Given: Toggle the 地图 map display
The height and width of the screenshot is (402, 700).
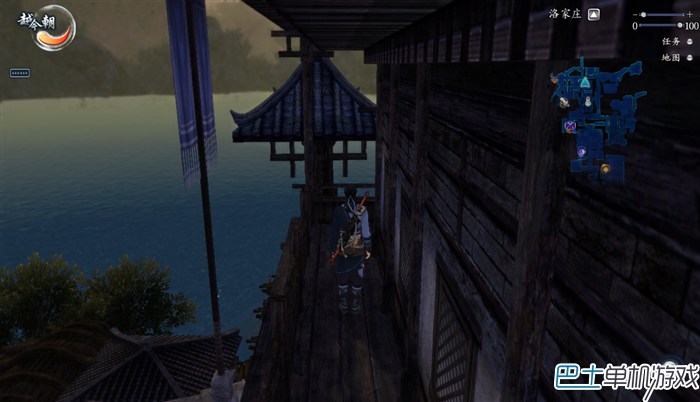Looking at the screenshot, I should click(689, 58).
